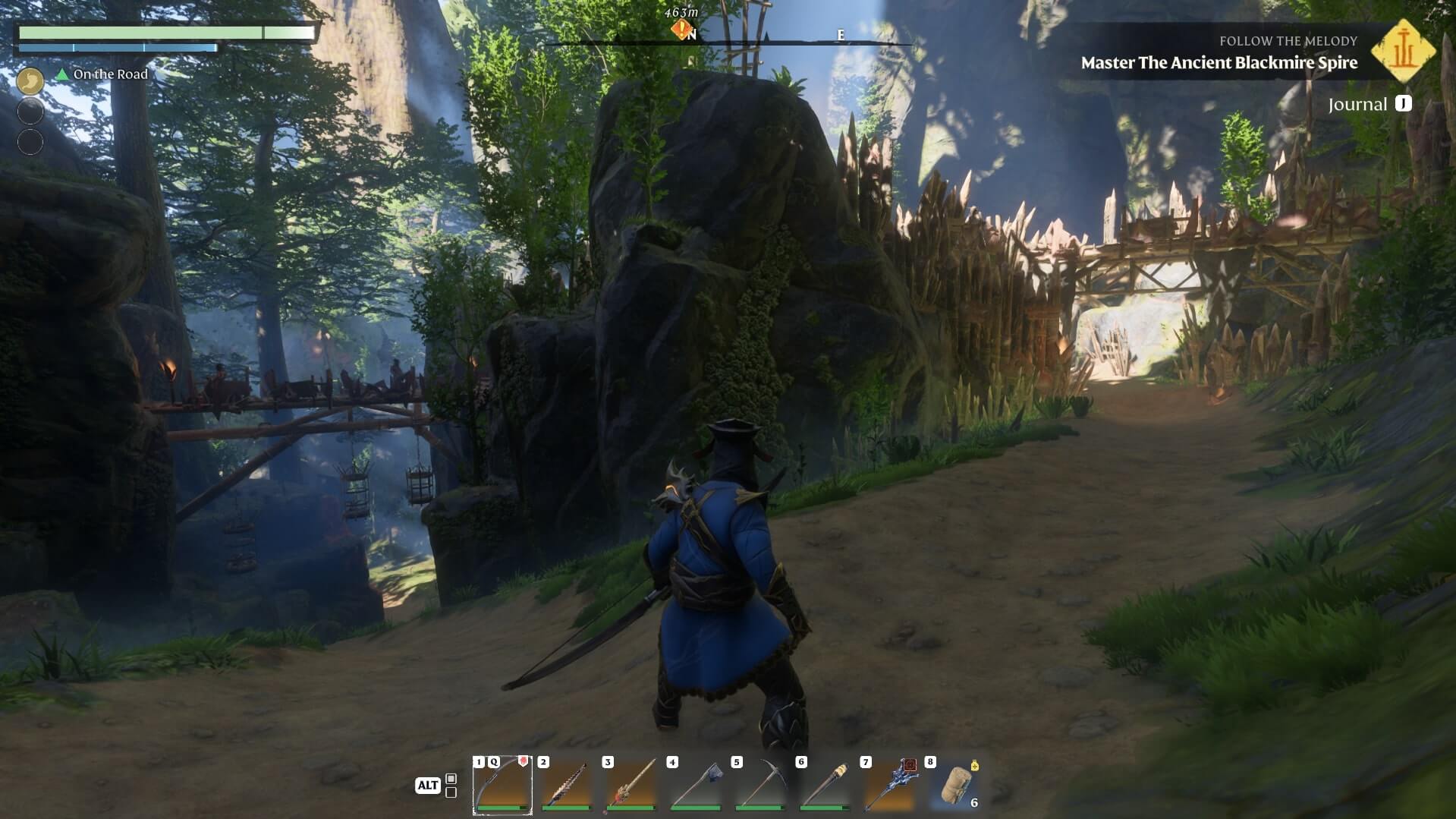Choose the ornate mace in slot 3

[631, 786]
